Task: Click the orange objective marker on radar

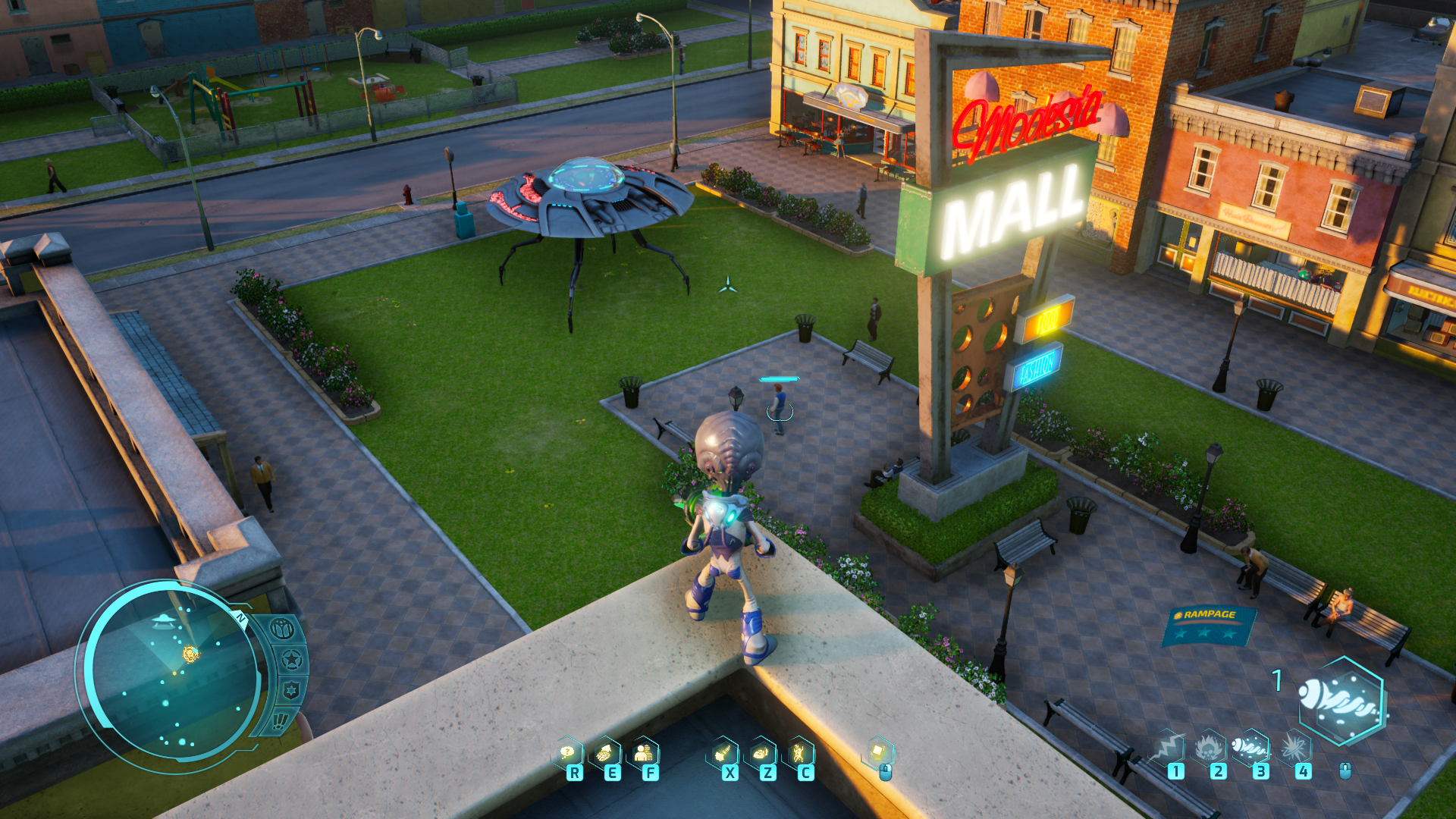Action: coord(190,653)
